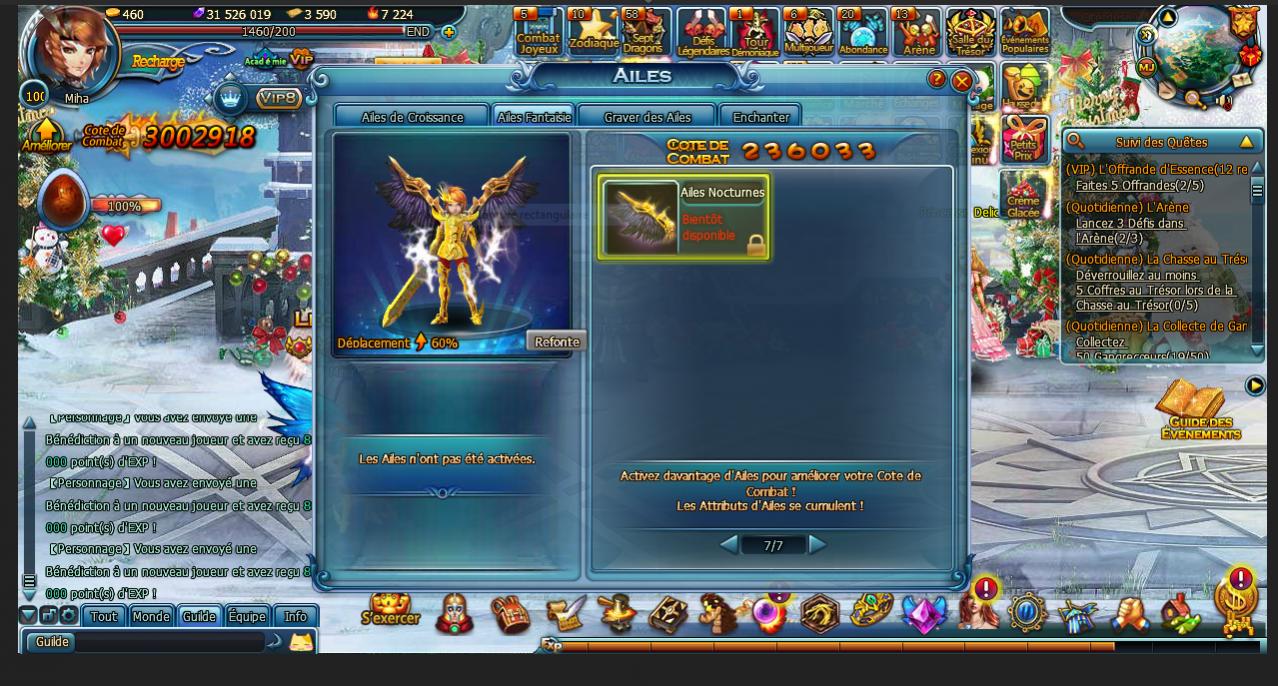Viewport: 1278px width, 686px height.
Task: Open the S'exercer training icon
Action: pos(390,610)
